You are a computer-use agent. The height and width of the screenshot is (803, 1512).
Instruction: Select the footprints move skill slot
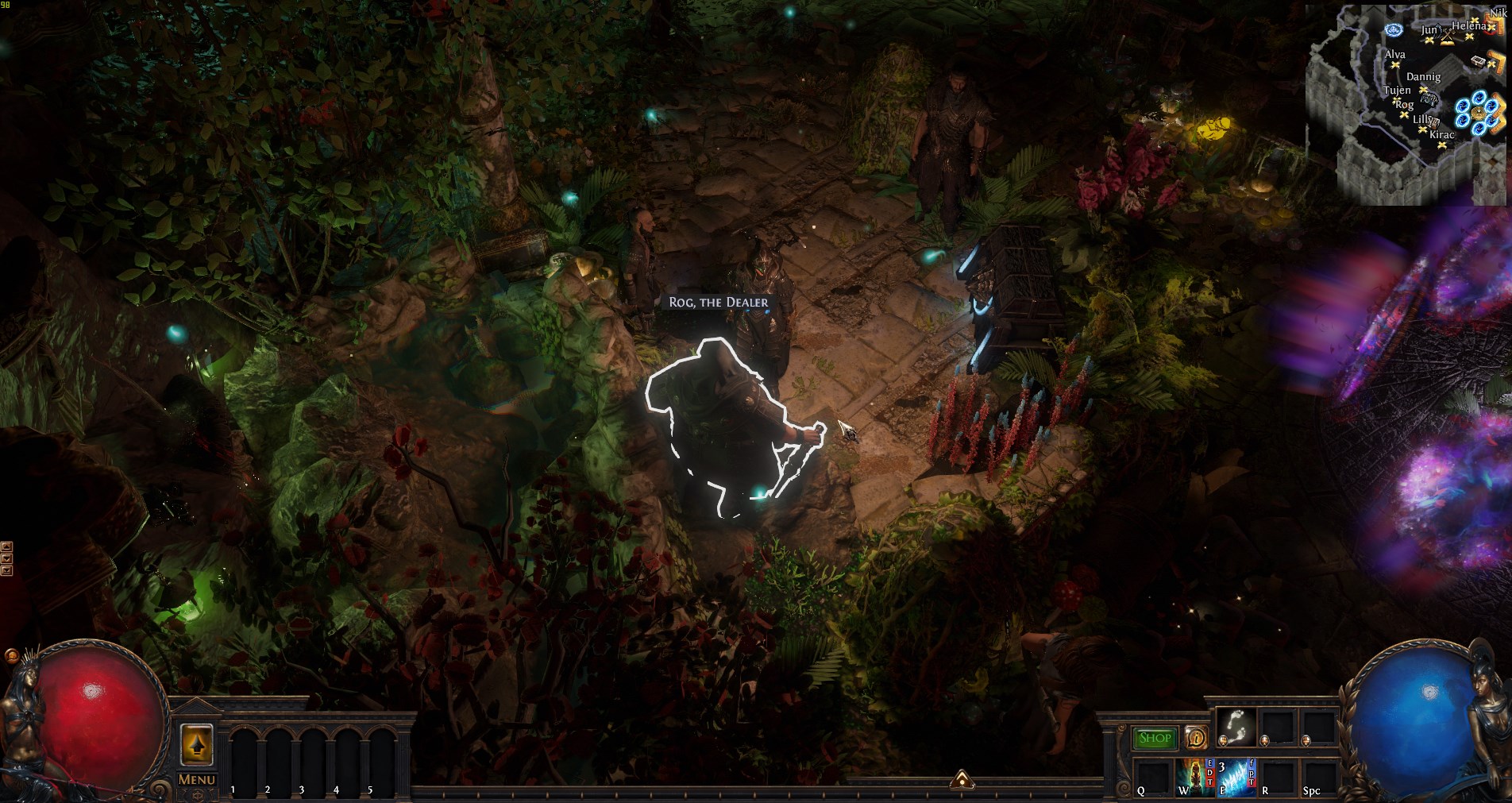click(1236, 726)
